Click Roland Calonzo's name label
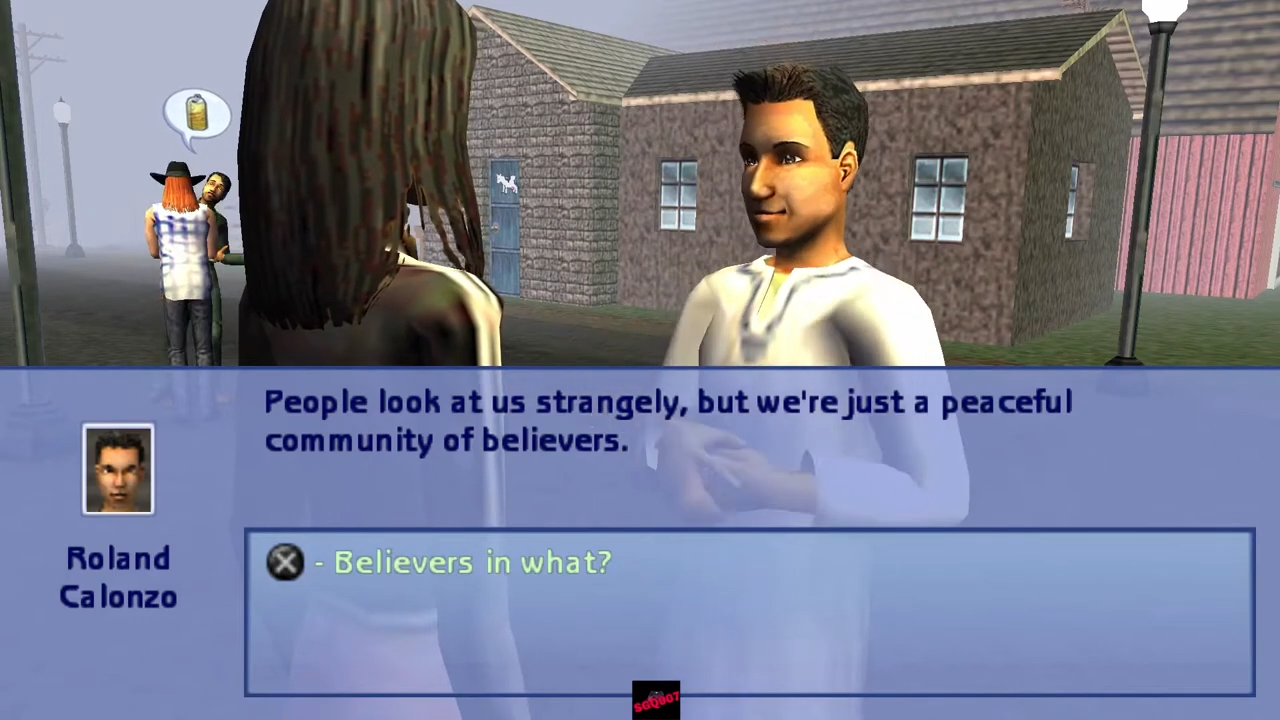 pyautogui.click(x=118, y=578)
